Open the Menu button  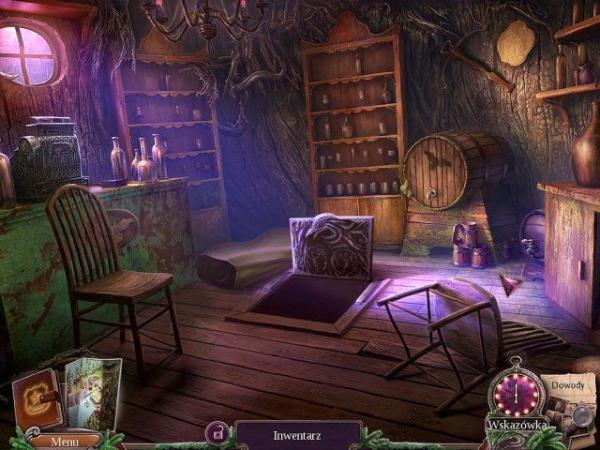pos(64,440)
